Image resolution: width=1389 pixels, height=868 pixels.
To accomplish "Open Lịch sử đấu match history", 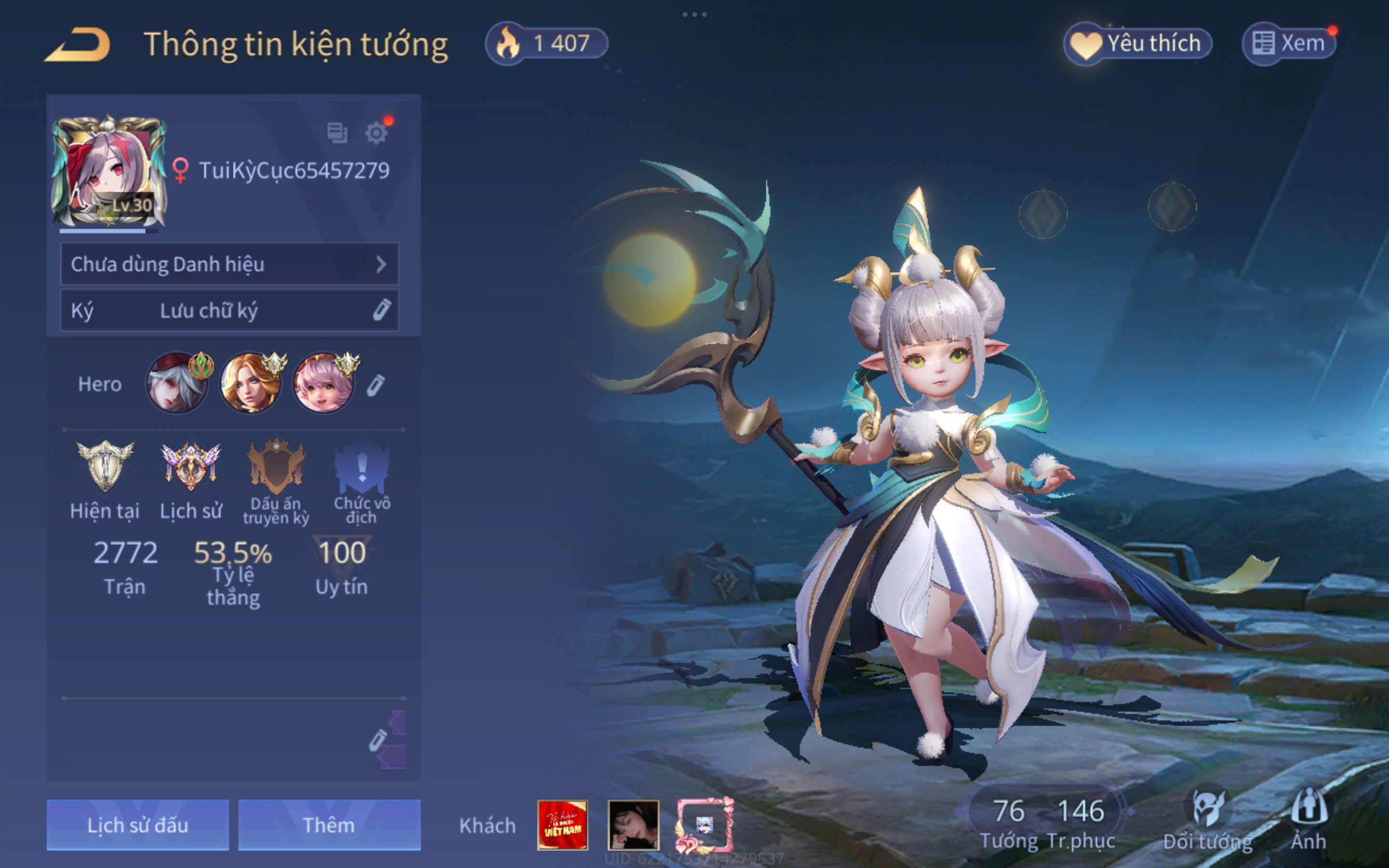I will [x=138, y=825].
